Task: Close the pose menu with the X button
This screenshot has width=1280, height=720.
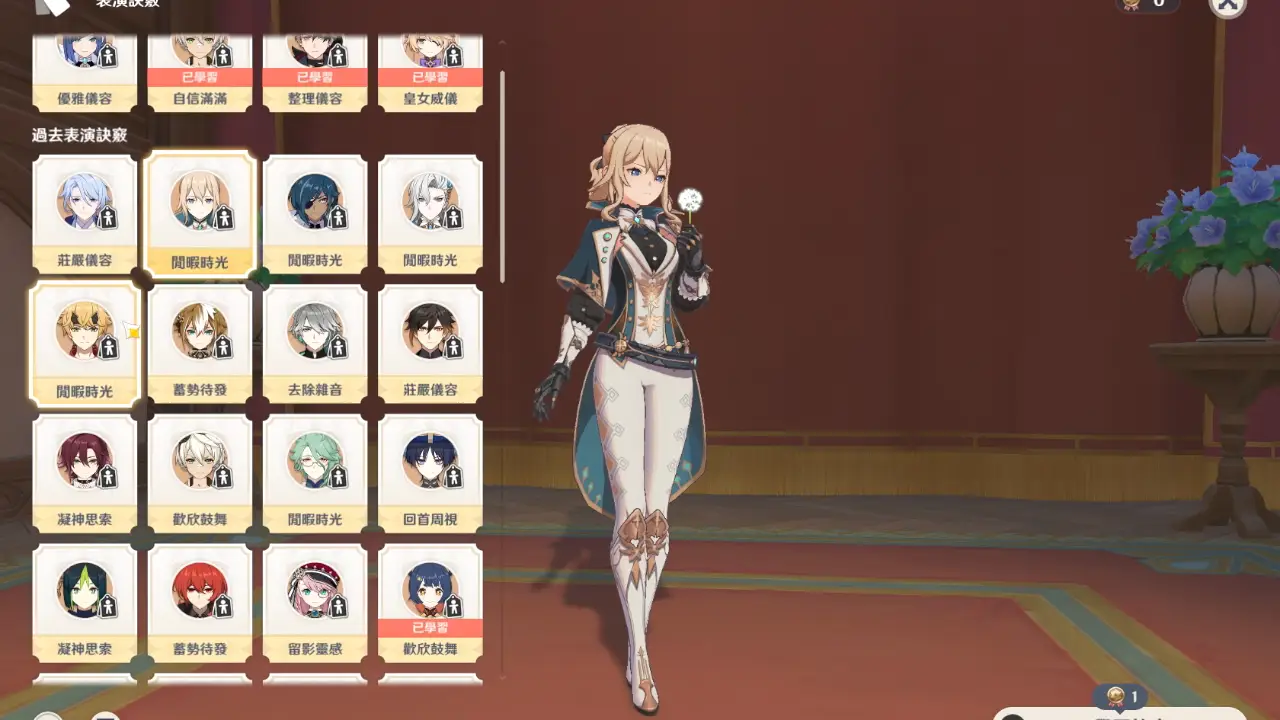Action: tap(1227, 5)
